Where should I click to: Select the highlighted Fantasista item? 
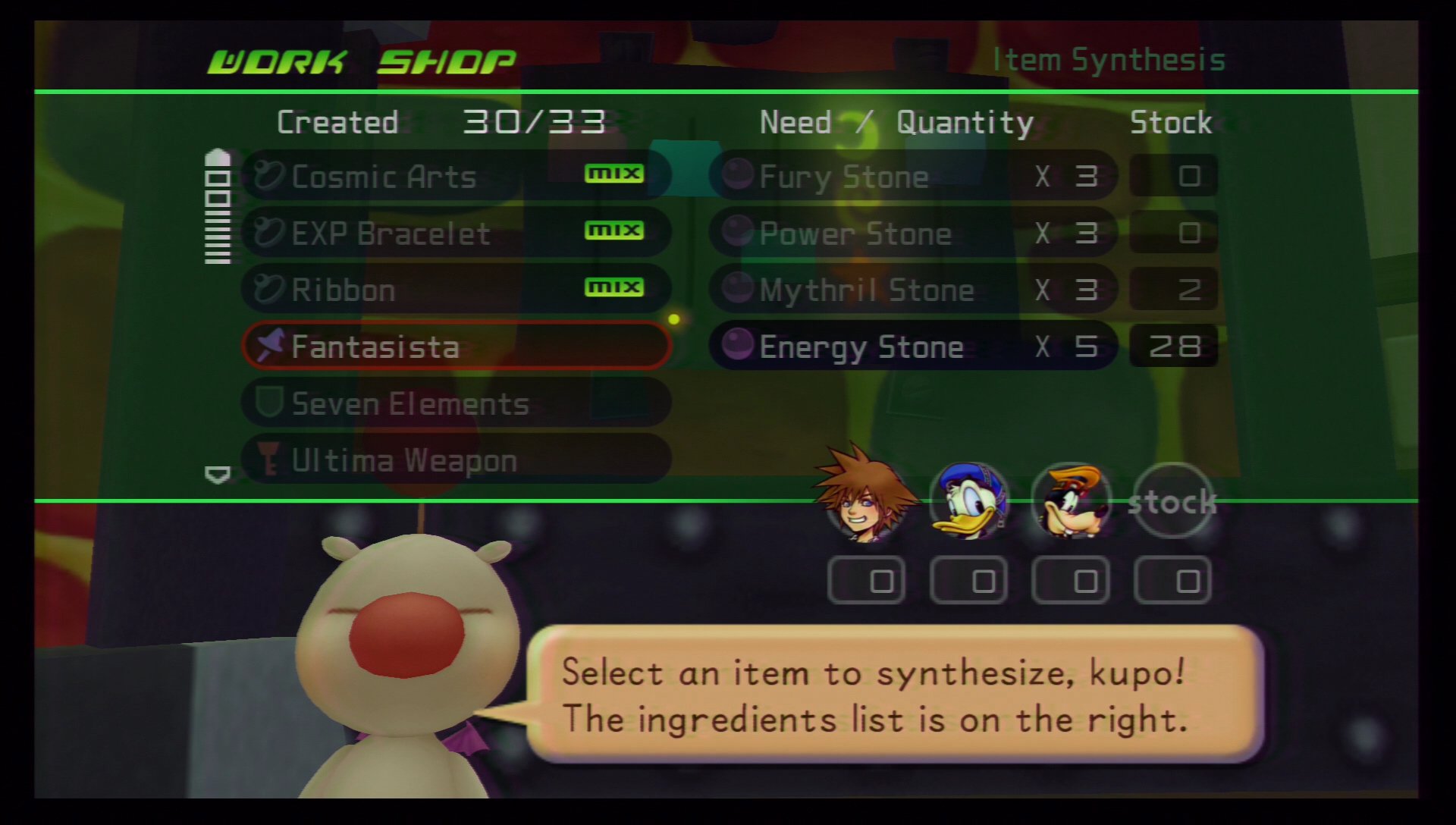click(x=455, y=347)
